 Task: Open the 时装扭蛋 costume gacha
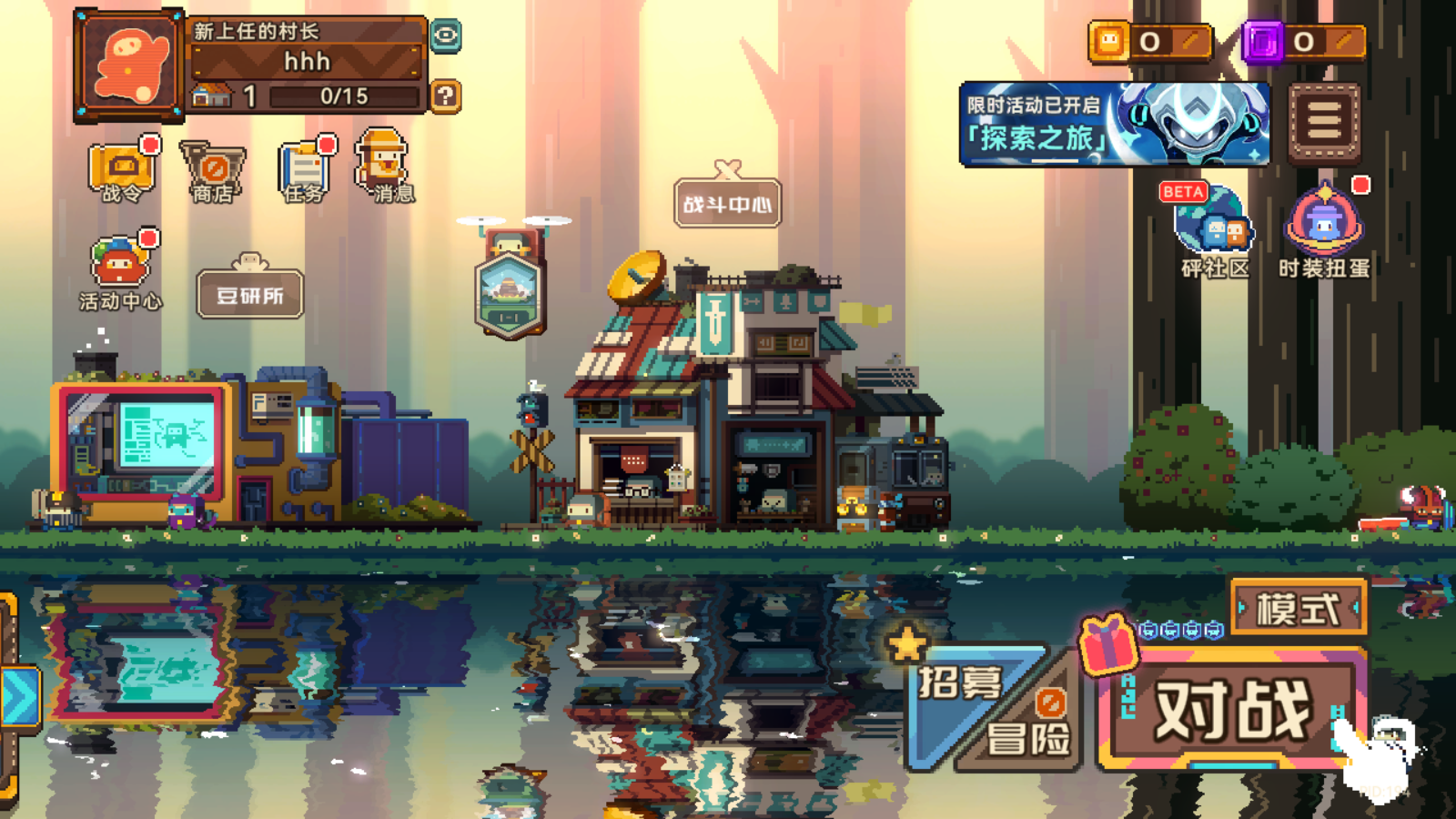(1324, 230)
